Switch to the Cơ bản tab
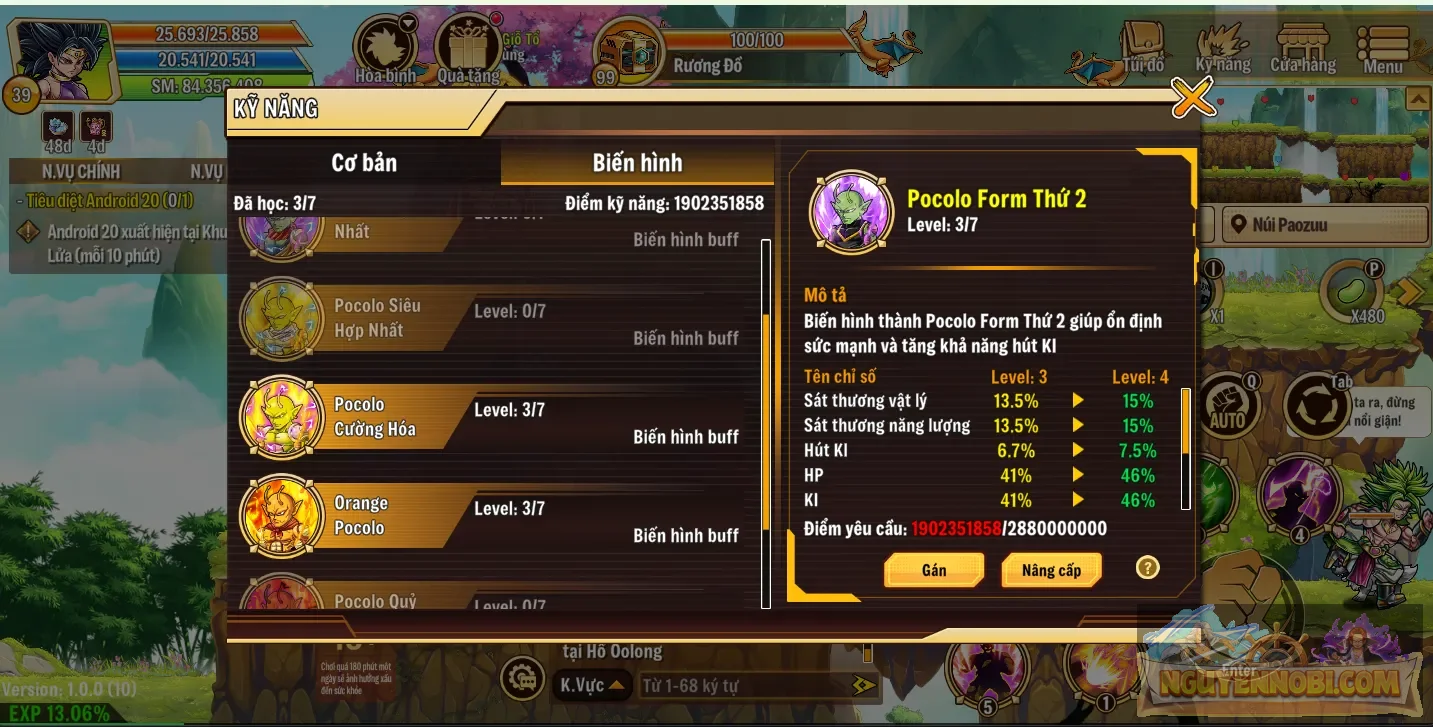 pyautogui.click(x=364, y=163)
